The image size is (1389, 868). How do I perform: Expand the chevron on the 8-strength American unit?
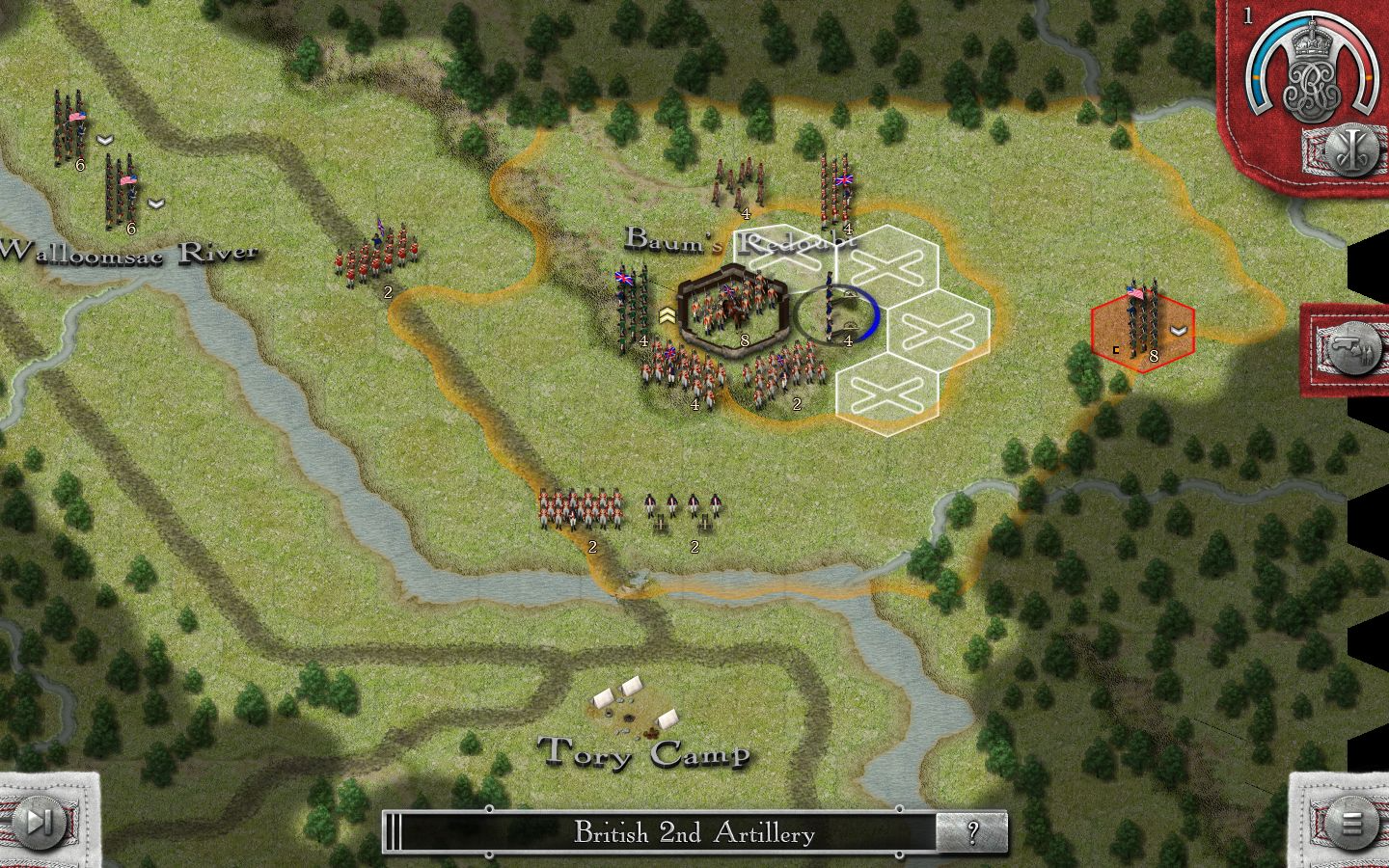[1176, 331]
